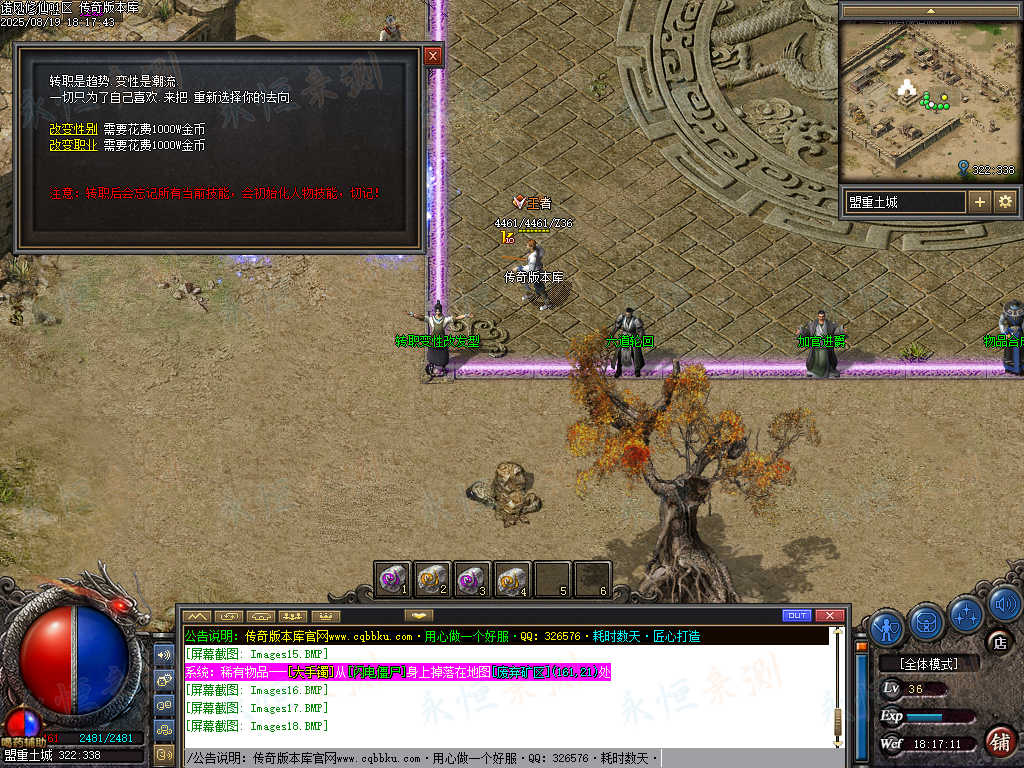
Task: Choose the 改变性别 gender change option
Action: tap(73, 129)
